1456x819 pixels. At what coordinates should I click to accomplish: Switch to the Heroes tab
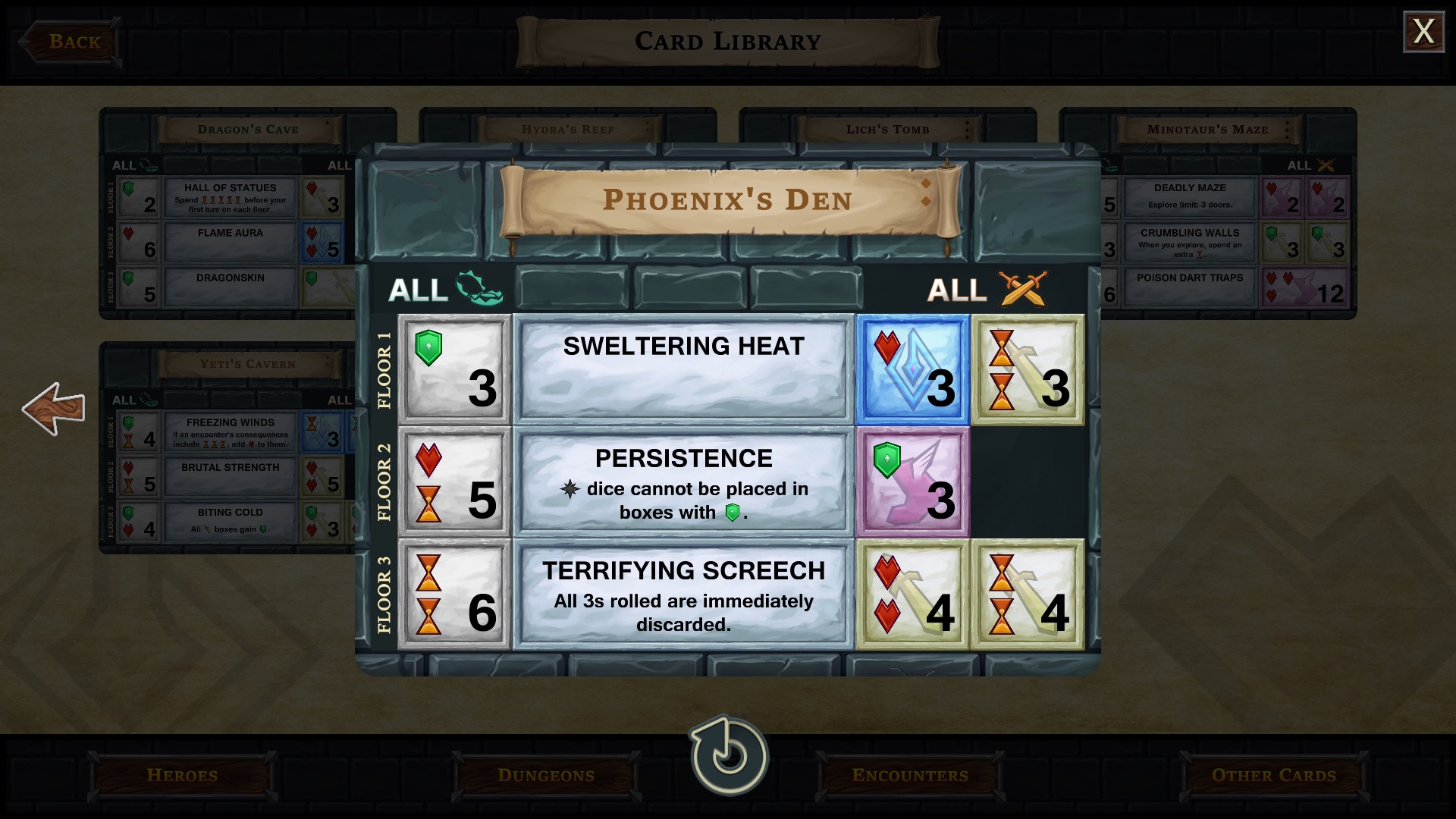tap(181, 775)
